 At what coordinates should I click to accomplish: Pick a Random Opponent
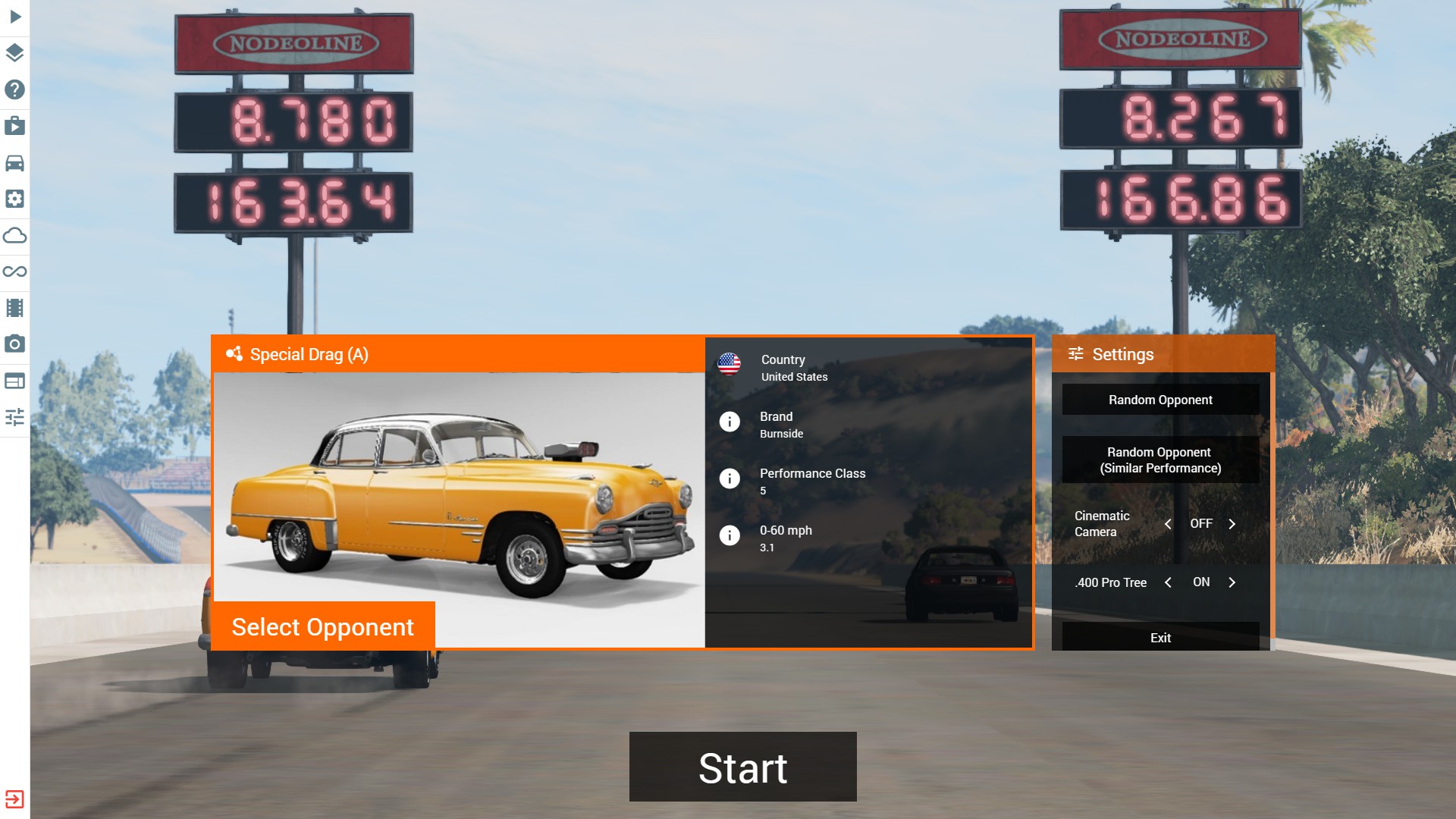(1160, 400)
